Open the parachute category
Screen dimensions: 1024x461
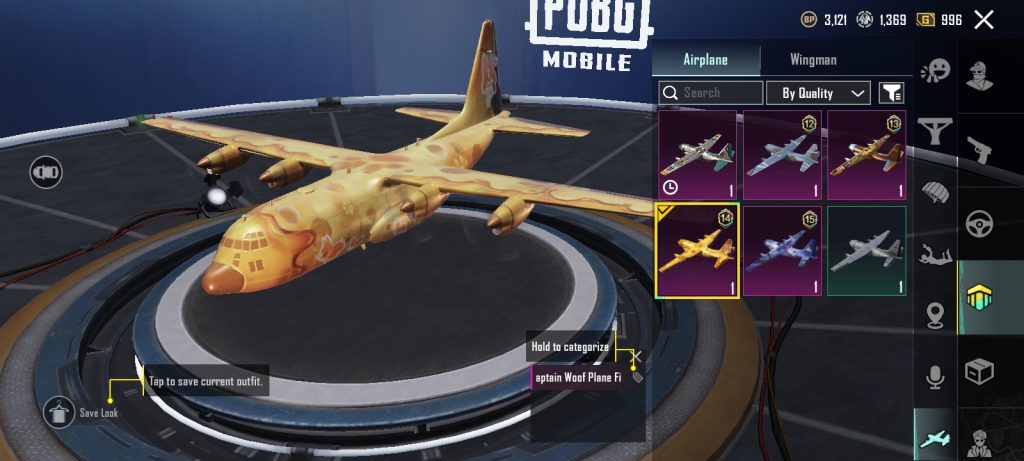tap(937, 192)
